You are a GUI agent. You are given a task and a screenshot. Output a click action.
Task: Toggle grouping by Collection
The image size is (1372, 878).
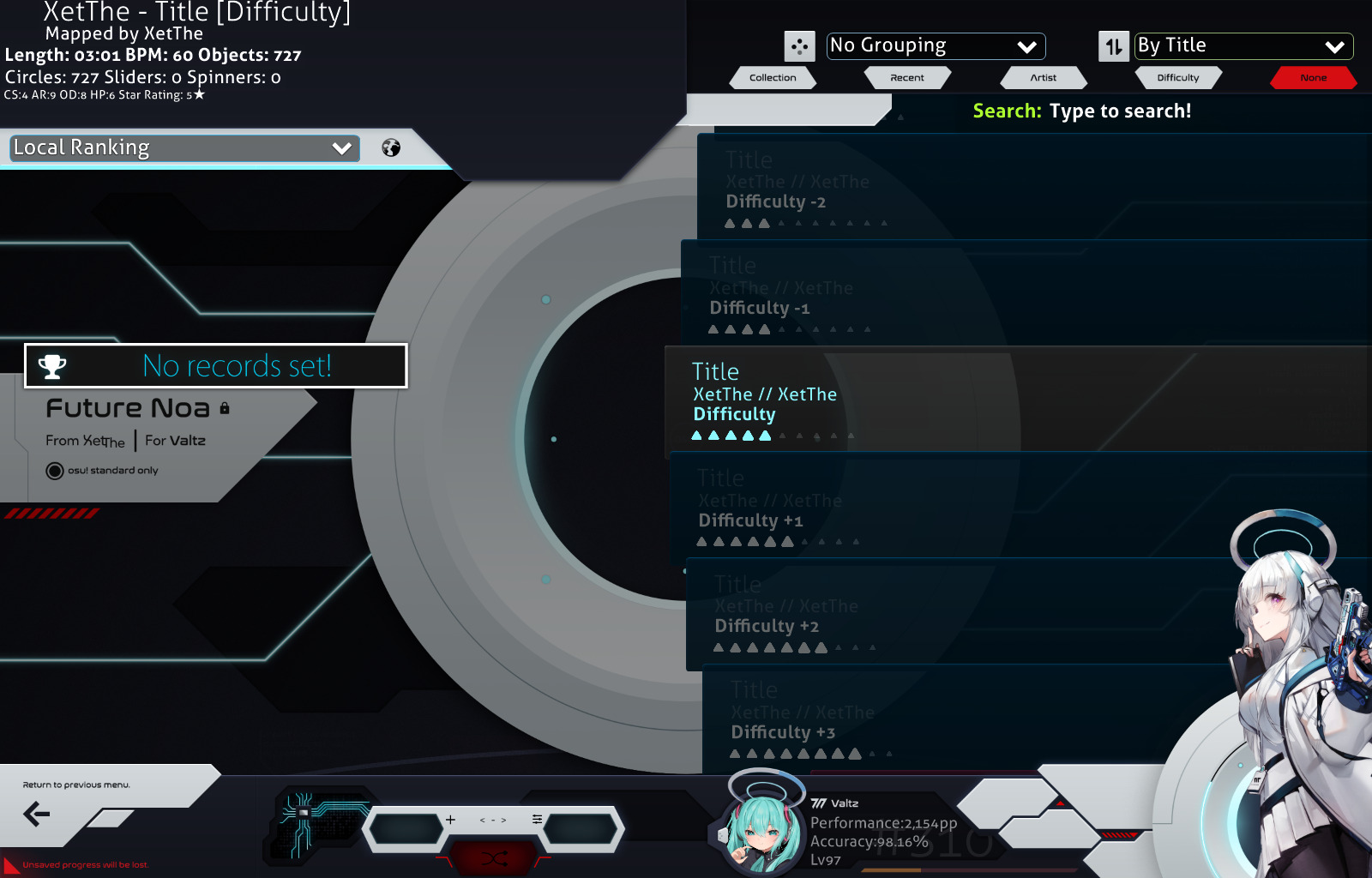pyautogui.click(x=772, y=77)
